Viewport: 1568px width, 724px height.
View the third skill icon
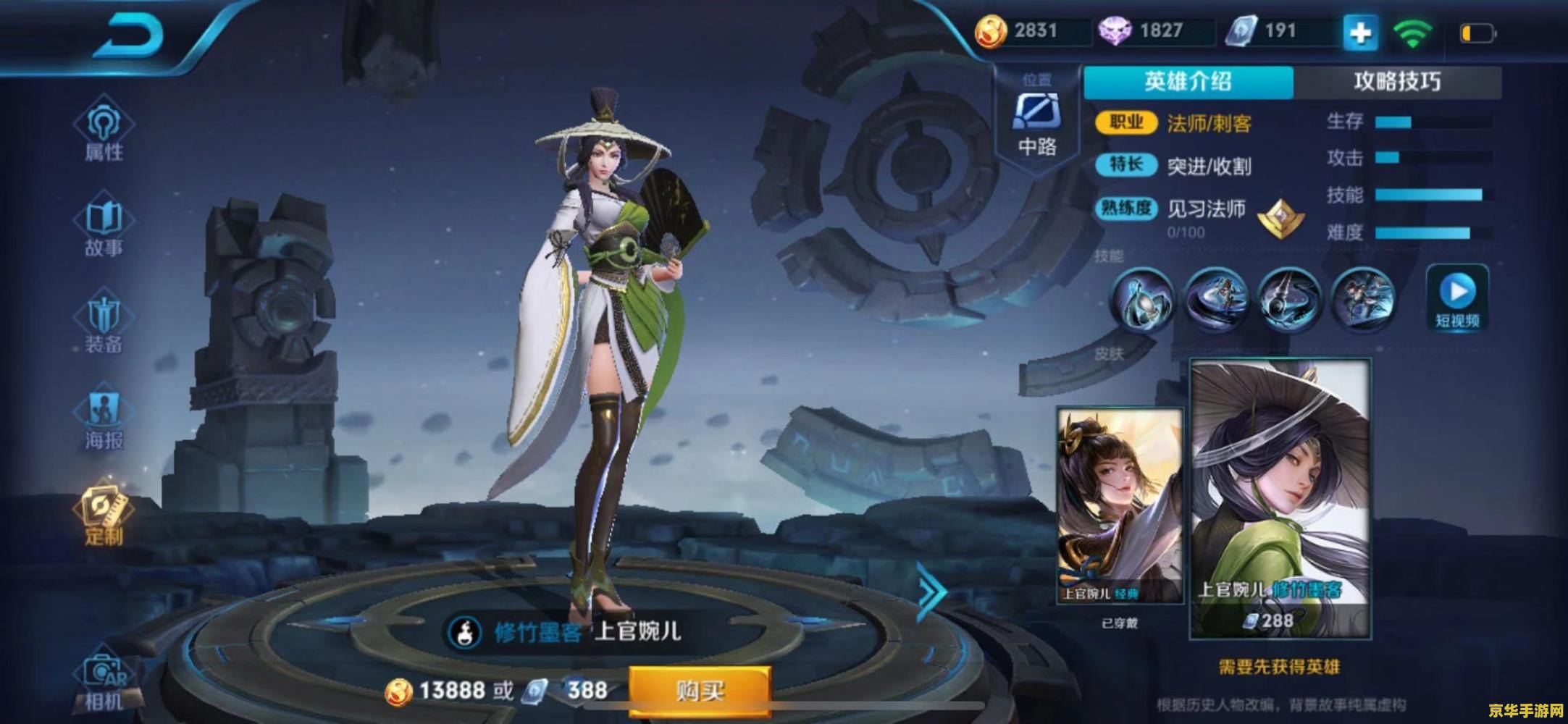pyautogui.click(x=1289, y=298)
